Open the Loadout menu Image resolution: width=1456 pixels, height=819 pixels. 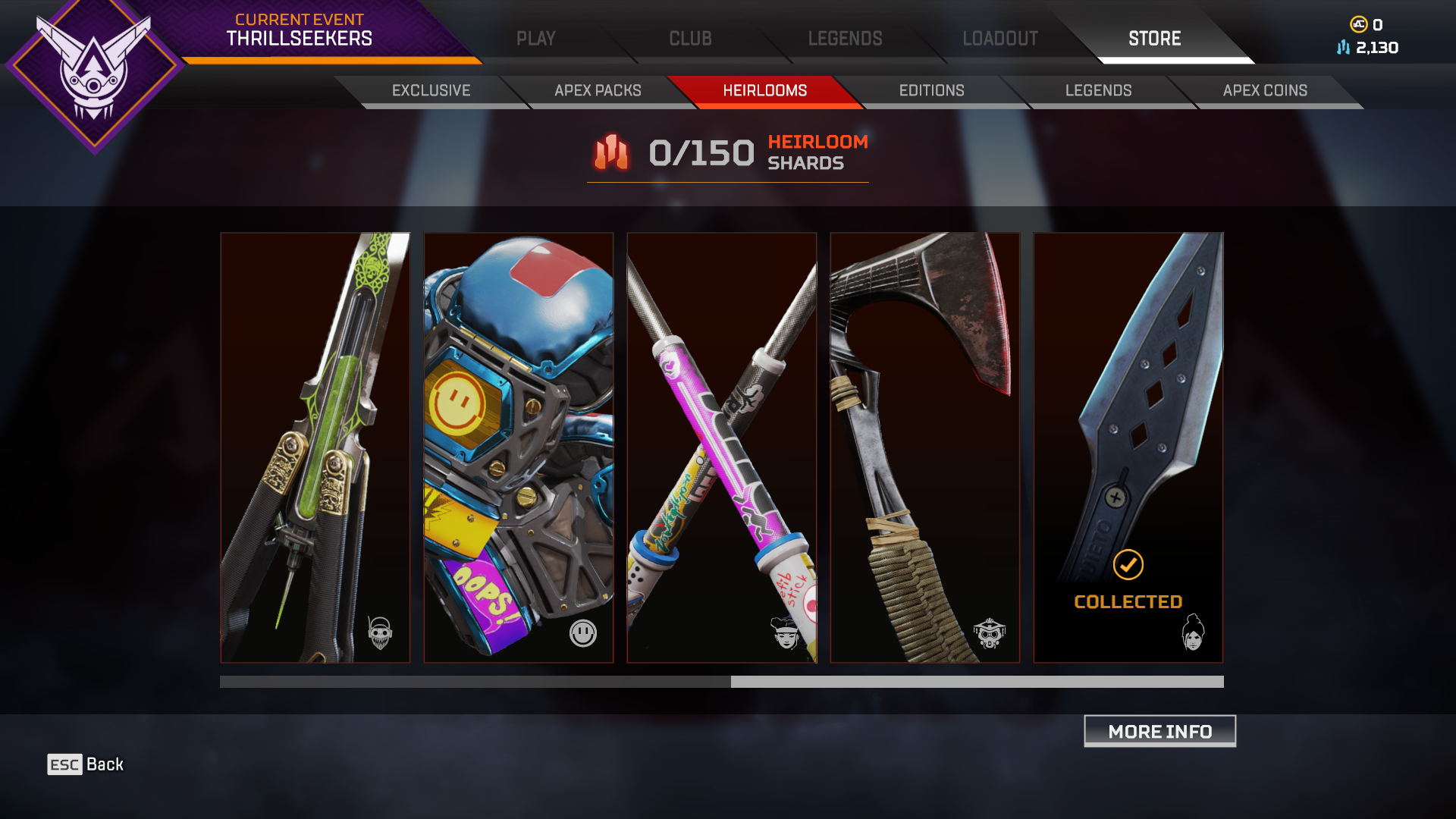[x=999, y=38]
